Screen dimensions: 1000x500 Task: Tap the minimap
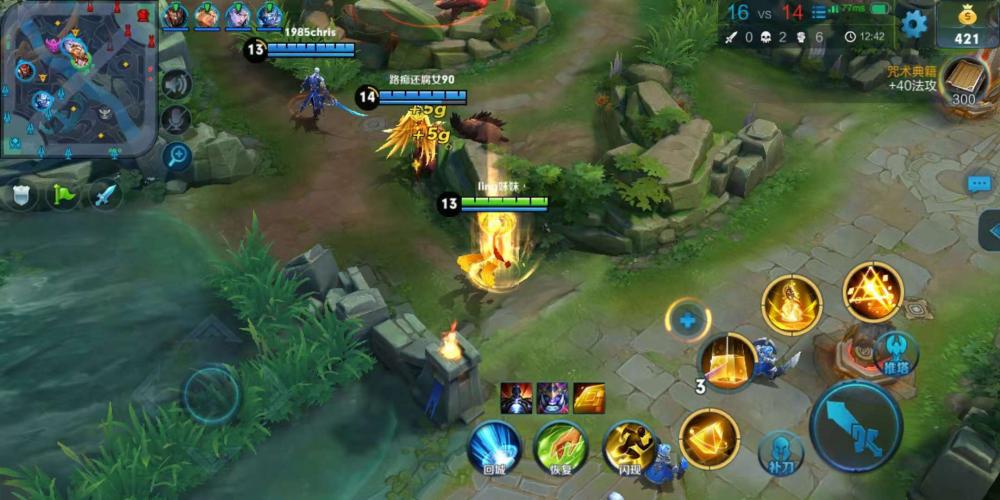[78, 78]
